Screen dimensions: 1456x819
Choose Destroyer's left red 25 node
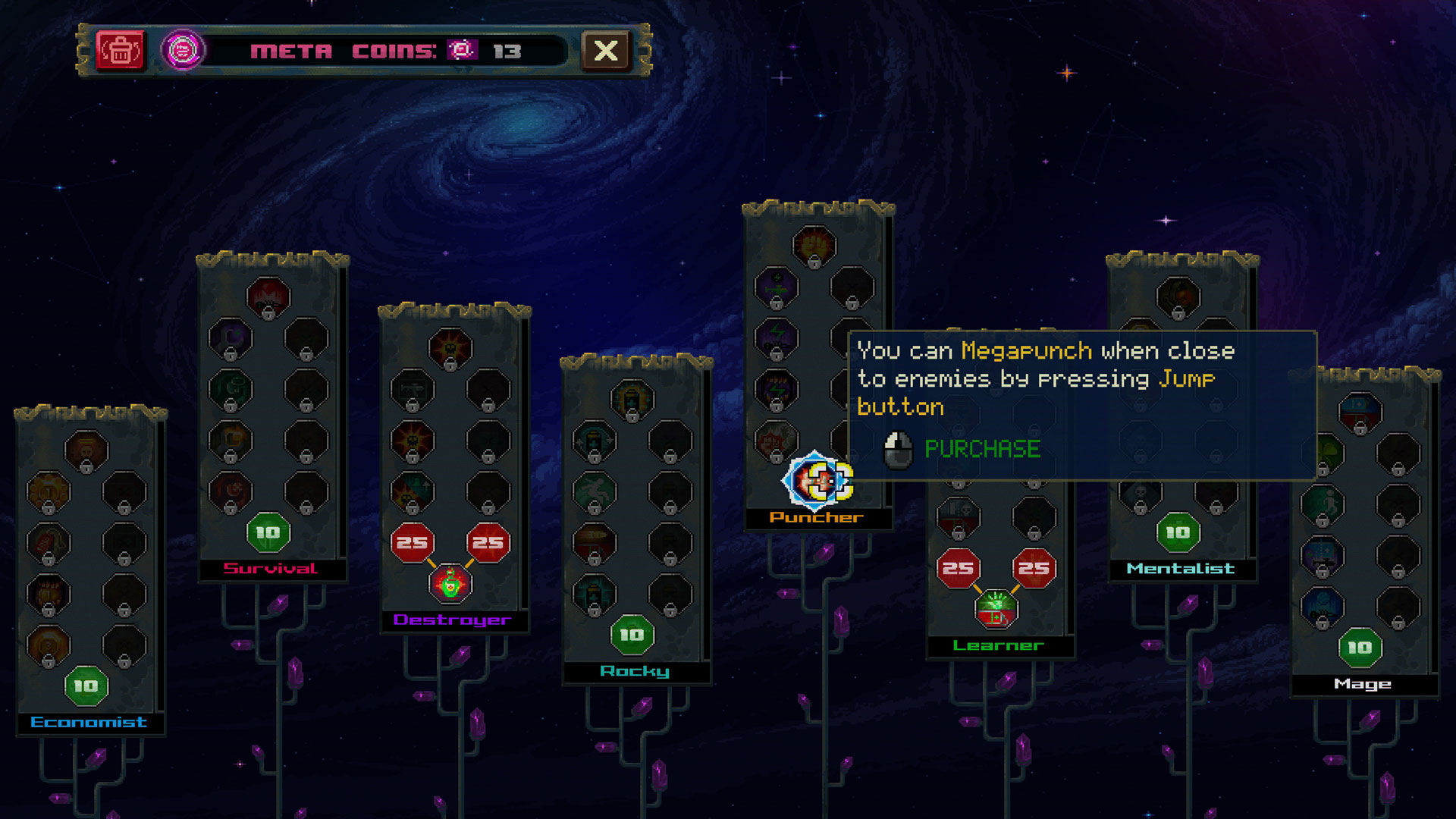pos(412,543)
